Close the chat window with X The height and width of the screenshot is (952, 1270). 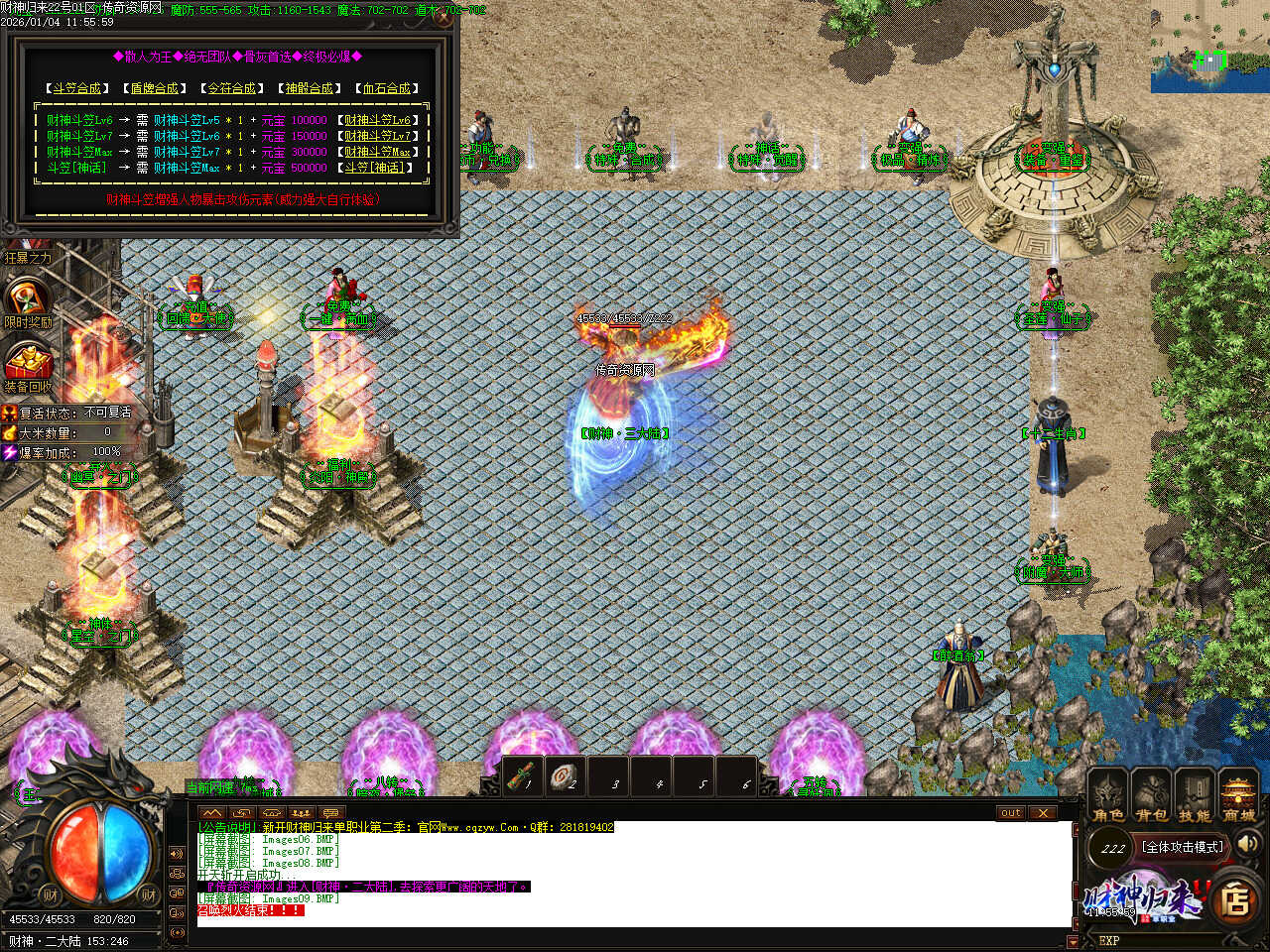[1042, 813]
